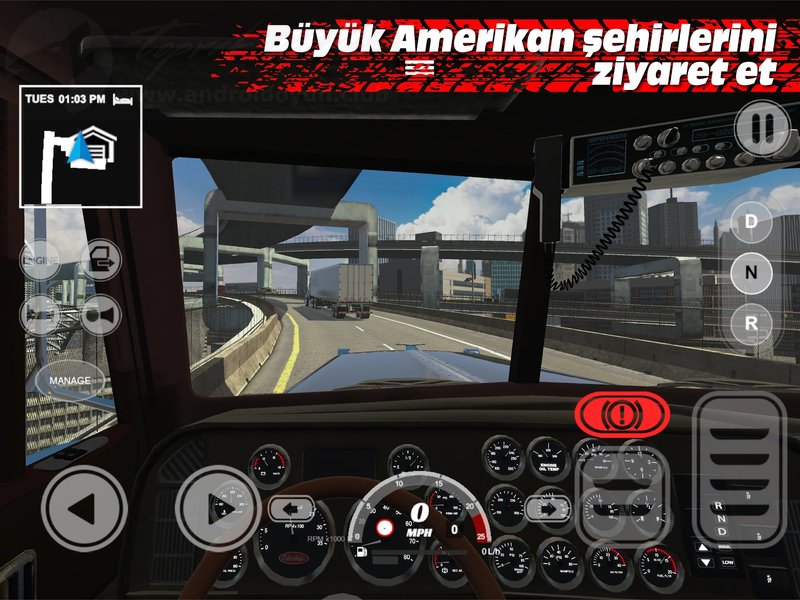Toggle the ENGINE start button
This screenshot has height=600, width=800.
[39, 260]
